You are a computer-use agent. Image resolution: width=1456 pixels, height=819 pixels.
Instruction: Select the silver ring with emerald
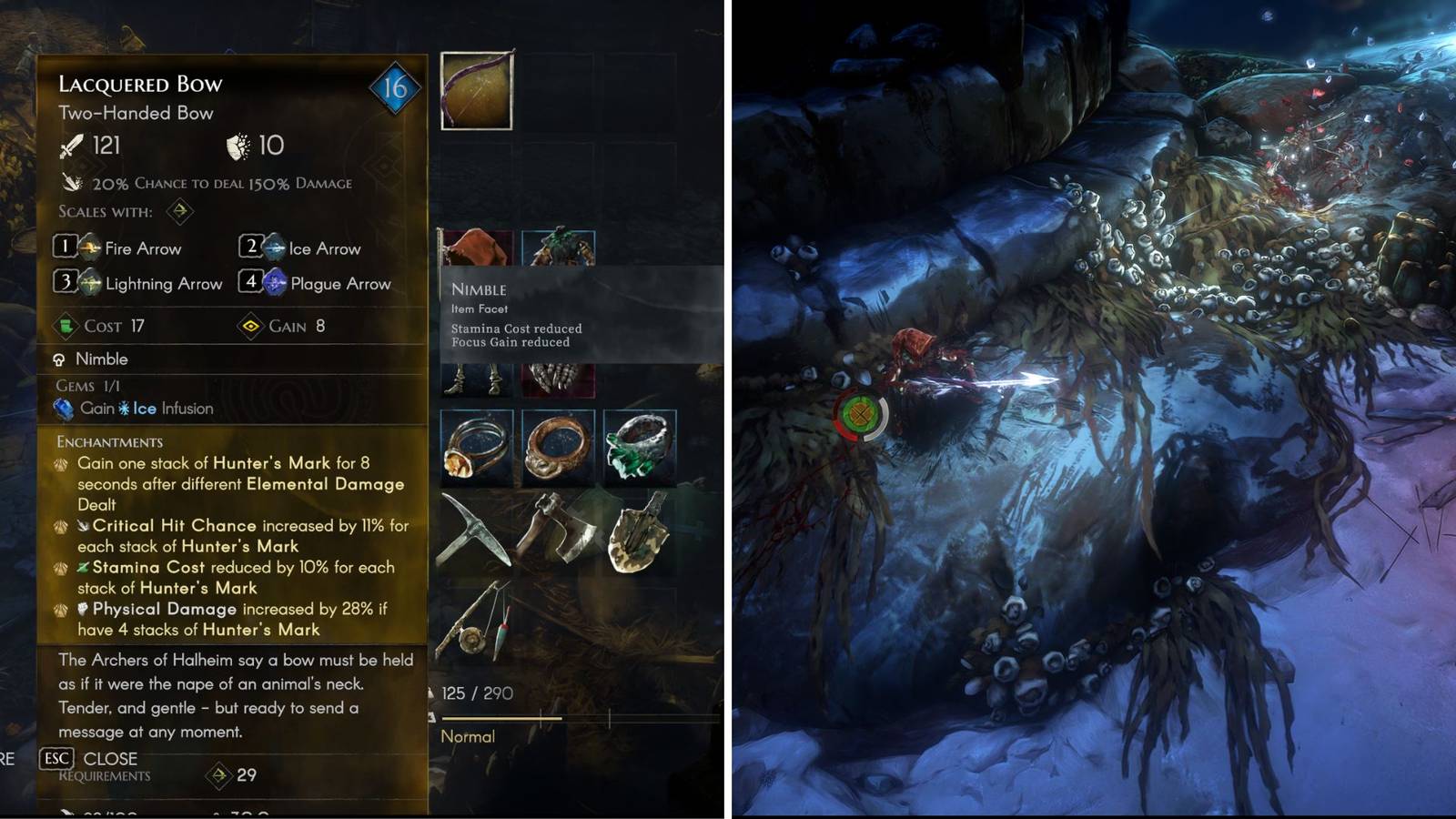[640, 447]
